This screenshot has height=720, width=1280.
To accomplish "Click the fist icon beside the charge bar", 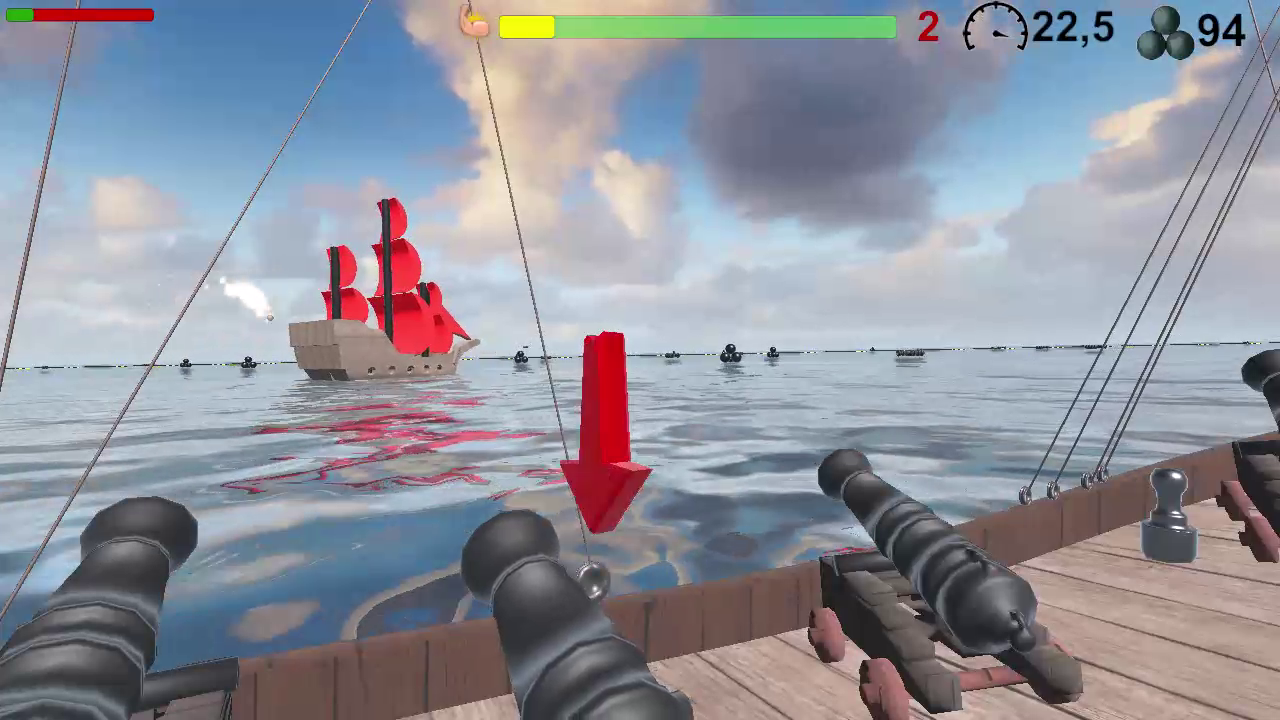I will [x=474, y=26].
